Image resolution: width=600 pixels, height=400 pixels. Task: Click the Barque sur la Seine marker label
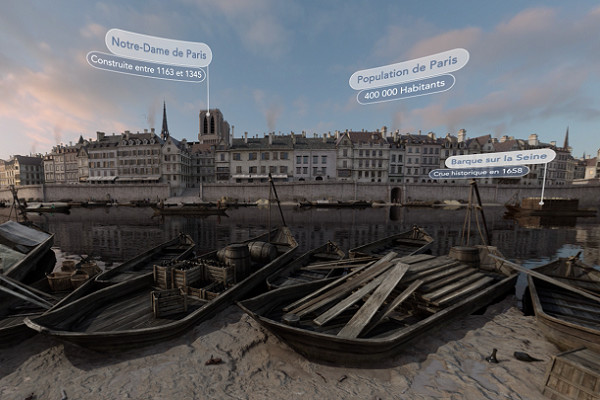pyautogui.click(x=499, y=158)
